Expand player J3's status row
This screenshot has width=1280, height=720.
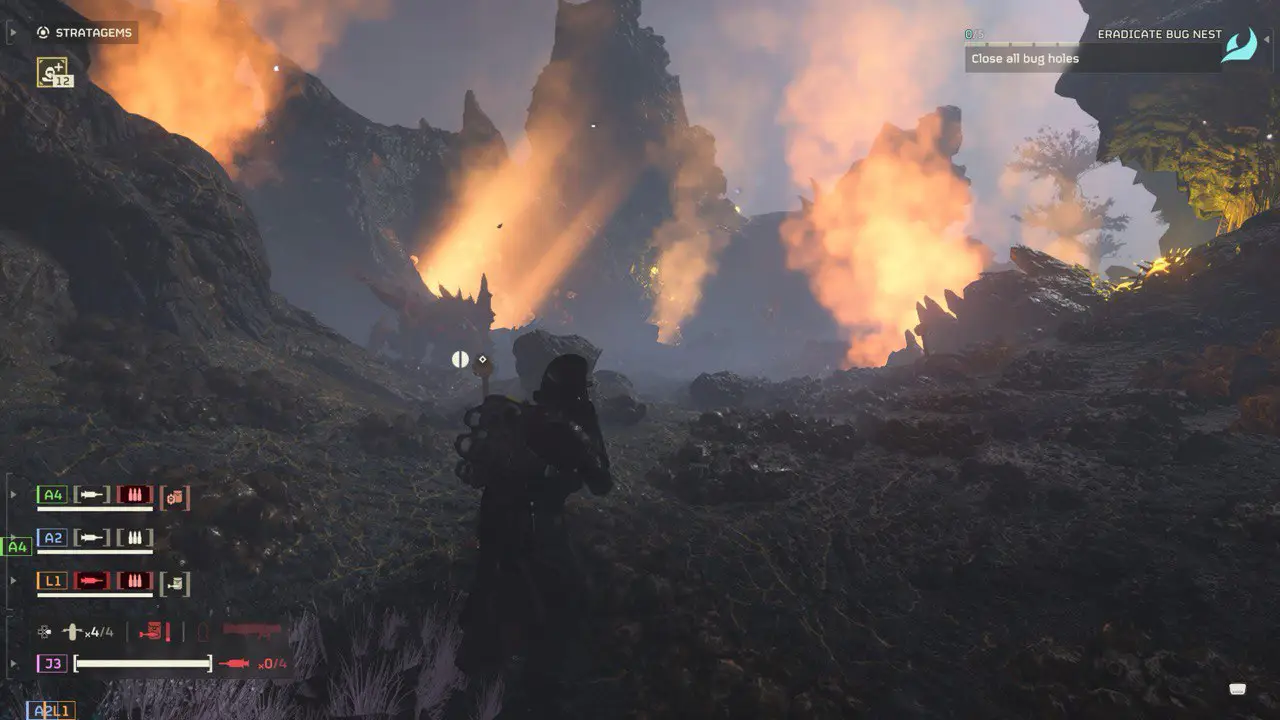click(x=13, y=661)
